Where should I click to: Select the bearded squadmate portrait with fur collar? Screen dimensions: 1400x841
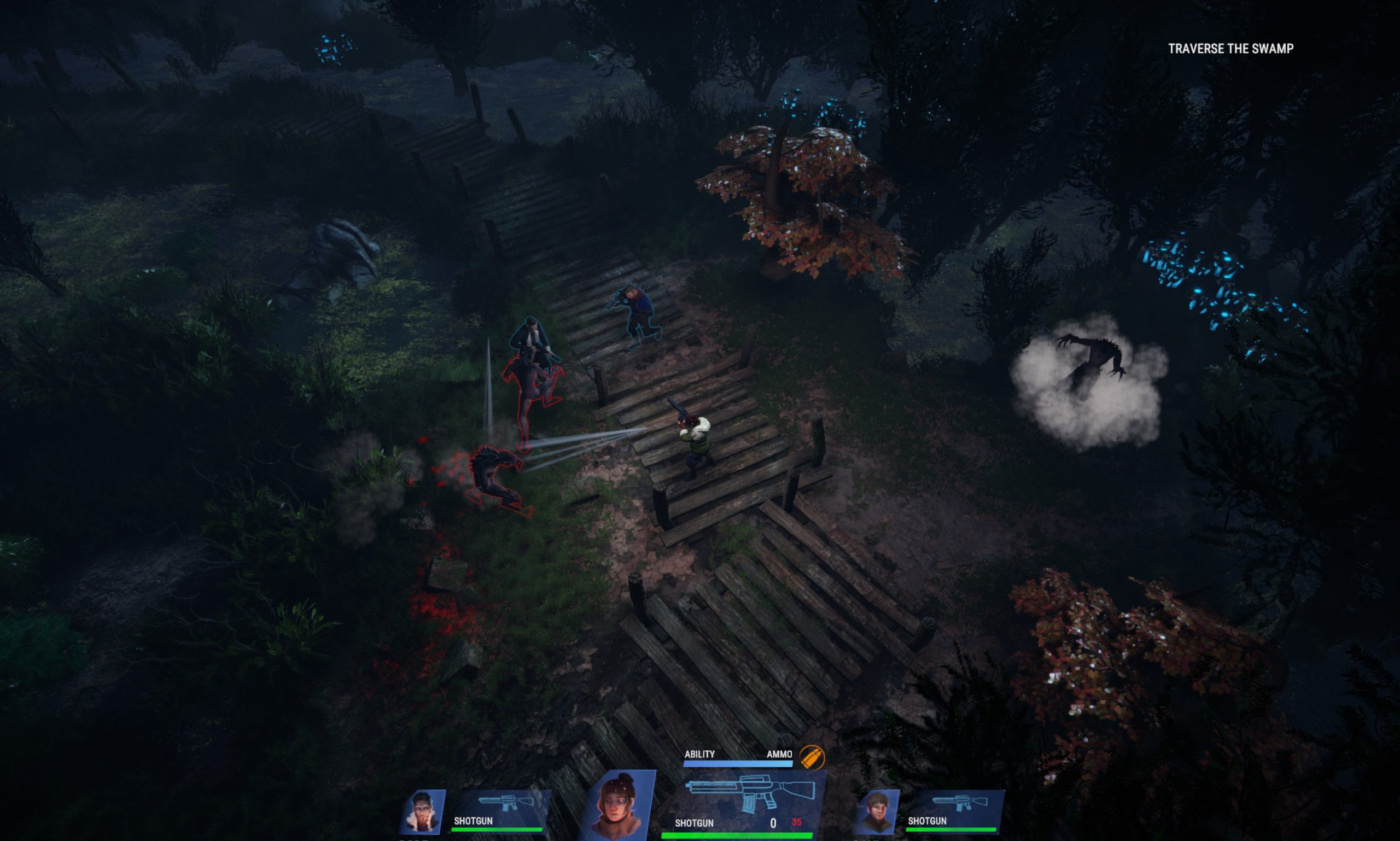[x=422, y=812]
